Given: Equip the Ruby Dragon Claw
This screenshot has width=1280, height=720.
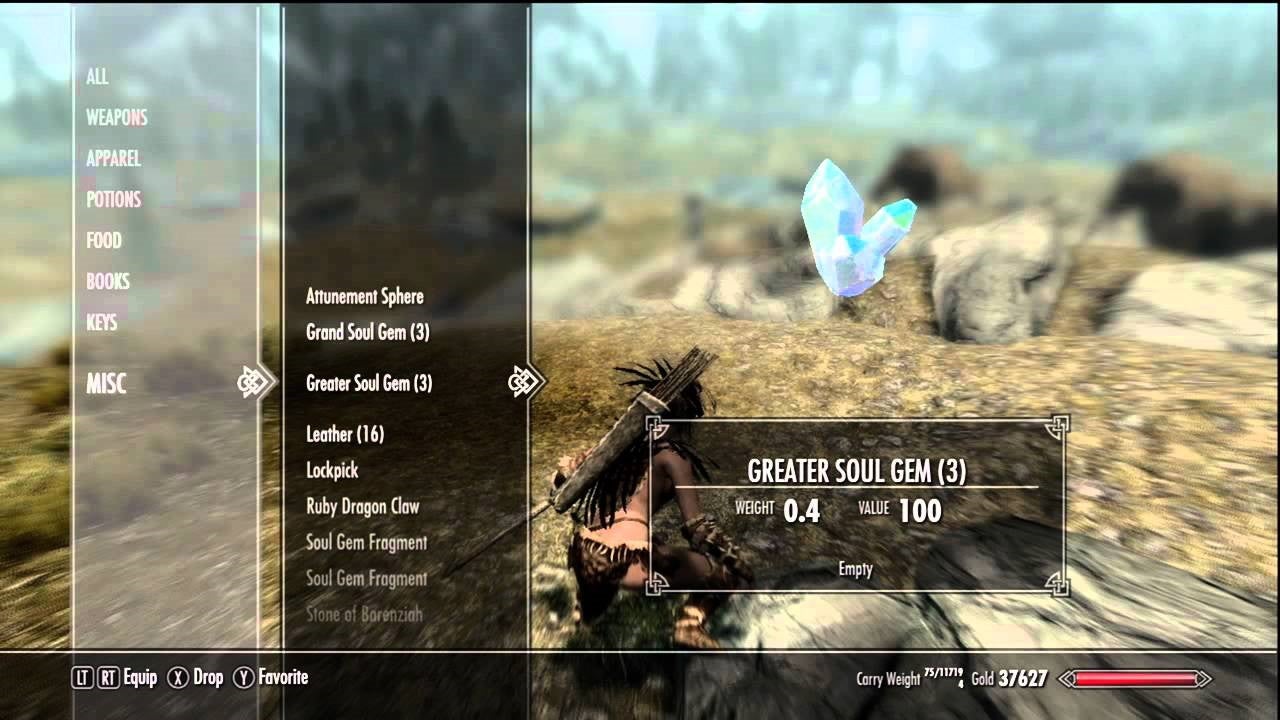Looking at the screenshot, I should (x=362, y=506).
